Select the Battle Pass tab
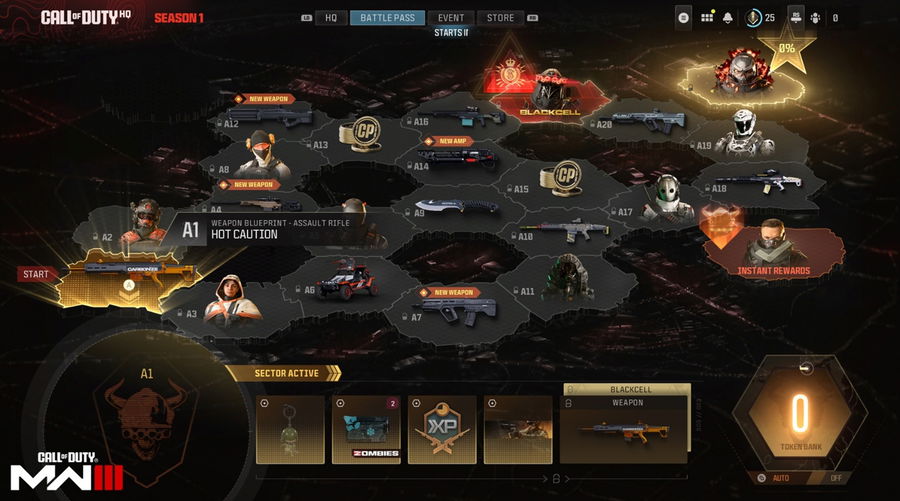This screenshot has width=900, height=501. (x=387, y=18)
